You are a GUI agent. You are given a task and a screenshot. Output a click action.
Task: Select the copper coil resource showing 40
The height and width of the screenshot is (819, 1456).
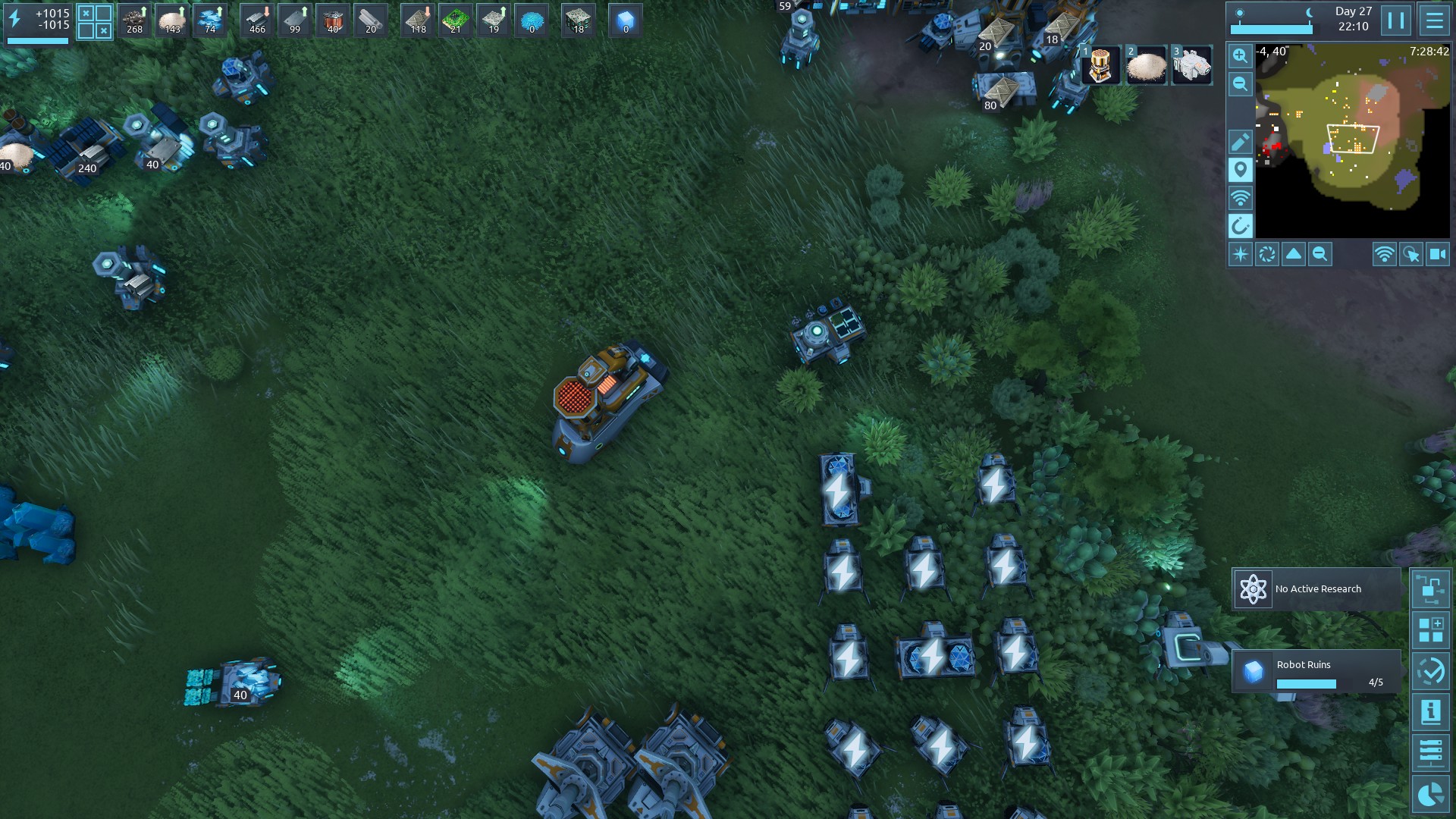pos(332,20)
